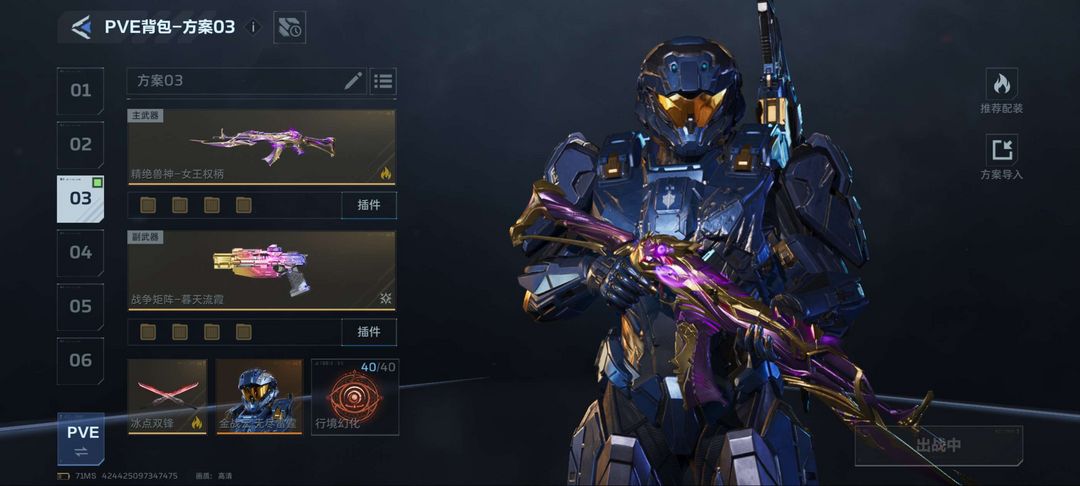The image size is (1080, 486).
Task: Open 插件 for the primary weapon
Action: 368,206
